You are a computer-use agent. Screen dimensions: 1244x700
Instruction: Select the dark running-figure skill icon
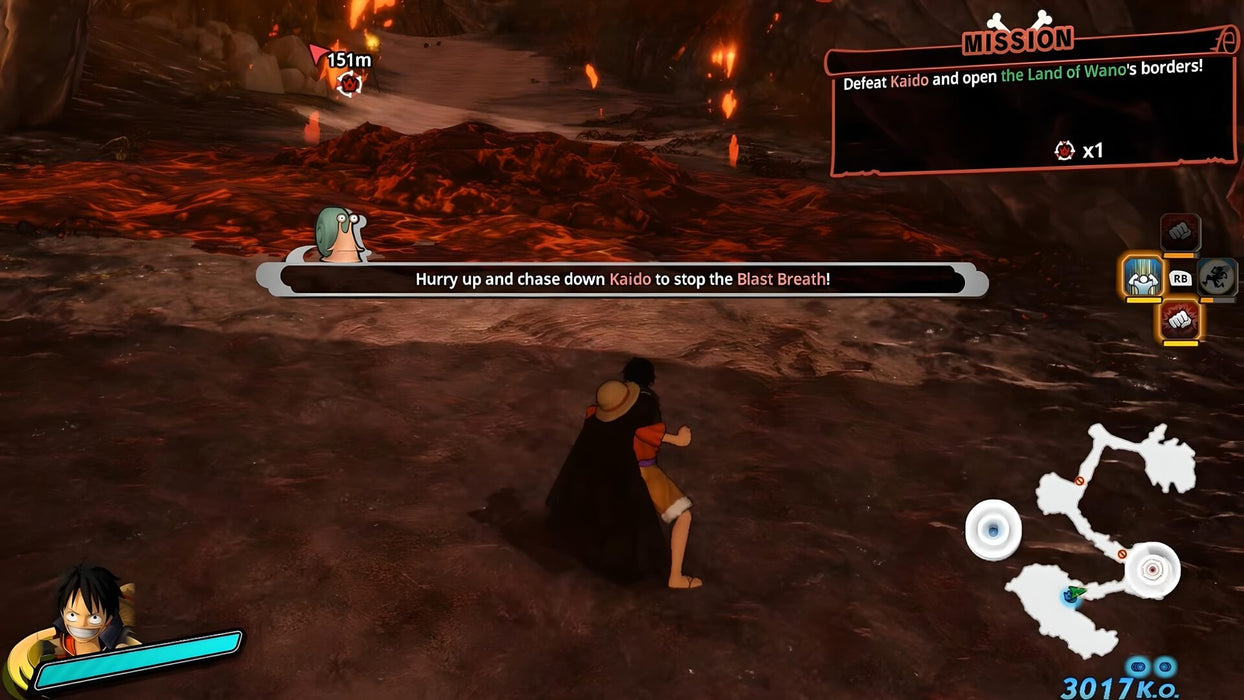(1217, 277)
